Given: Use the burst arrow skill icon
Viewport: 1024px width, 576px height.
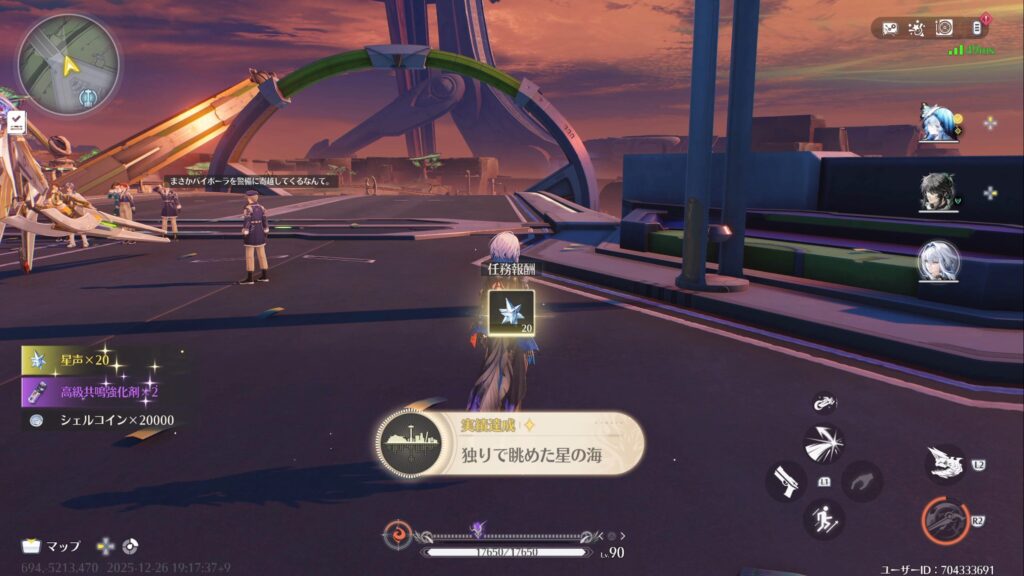Looking at the screenshot, I should [824, 443].
